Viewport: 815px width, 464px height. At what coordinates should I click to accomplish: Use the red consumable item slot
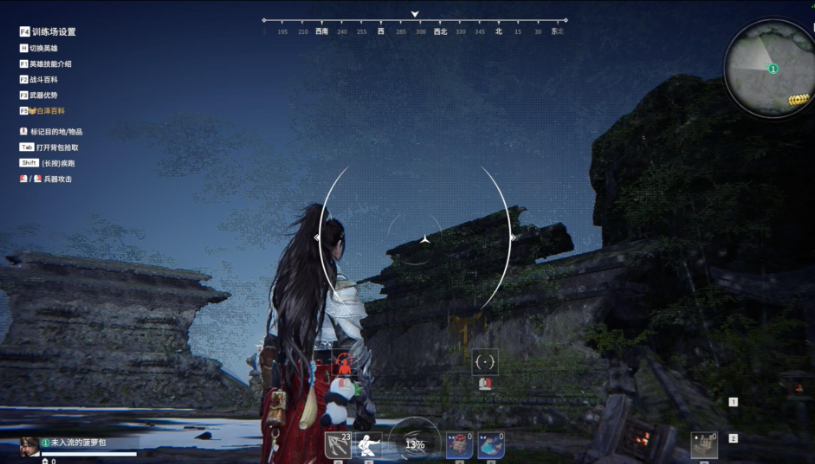coord(459,445)
